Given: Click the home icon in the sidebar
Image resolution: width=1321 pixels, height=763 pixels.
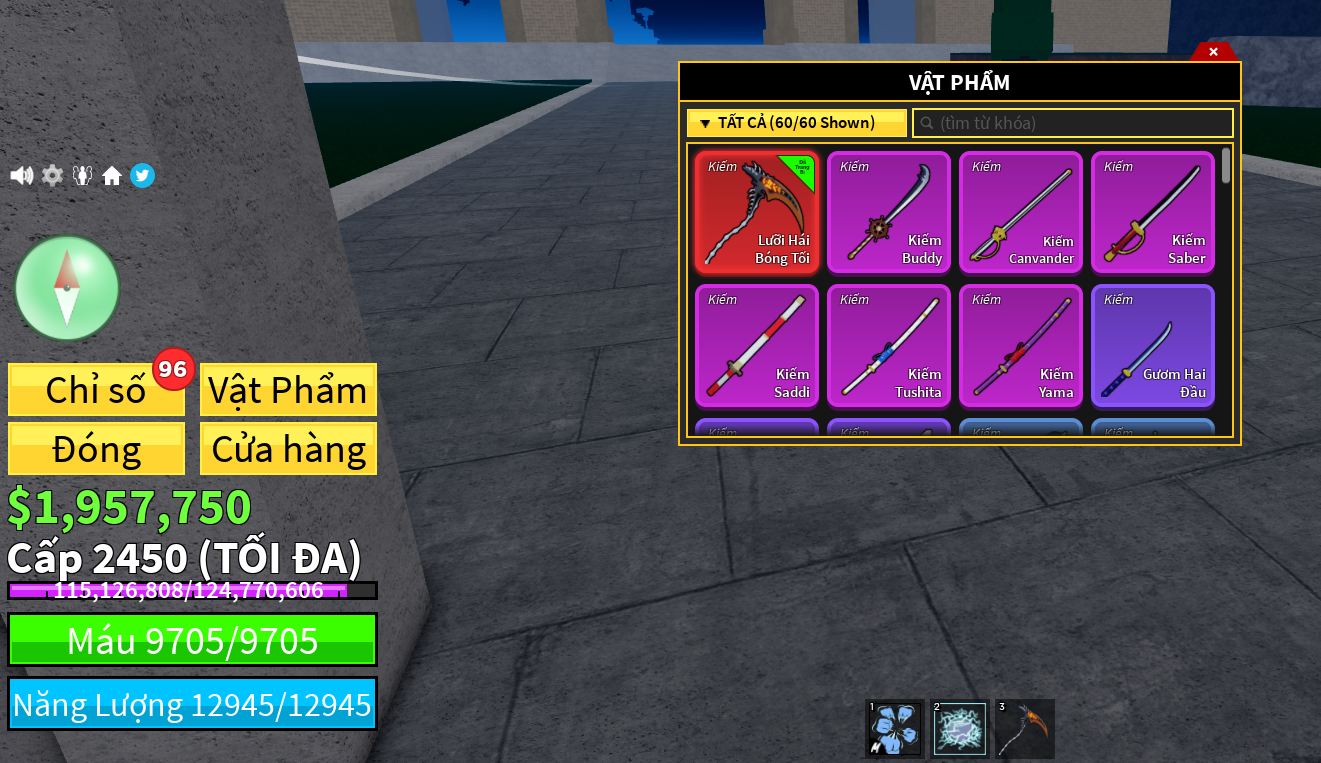Looking at the screenshot, I should [112, 175].
